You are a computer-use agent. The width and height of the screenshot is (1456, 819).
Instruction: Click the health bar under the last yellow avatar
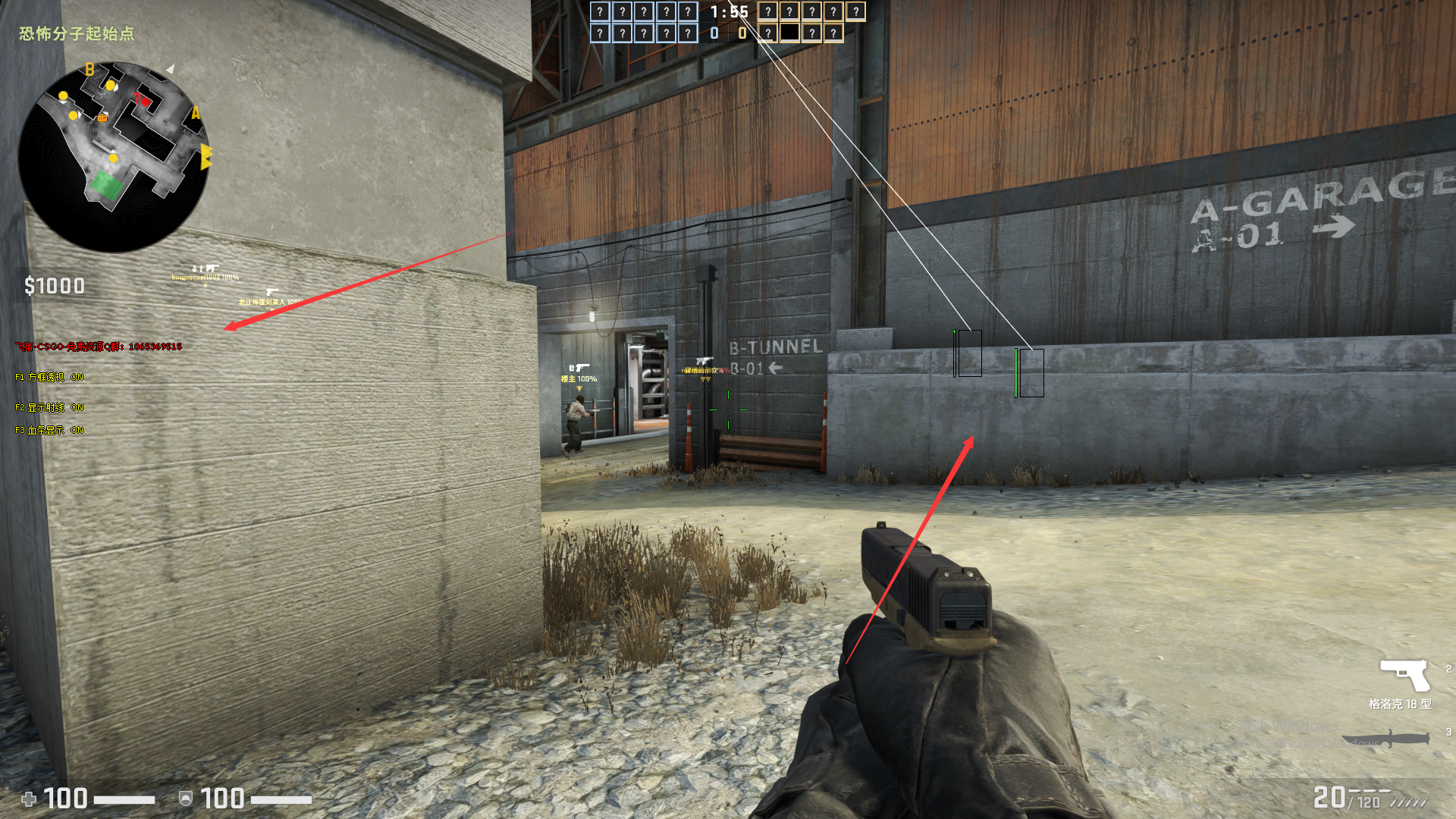(x=856, y=20)
